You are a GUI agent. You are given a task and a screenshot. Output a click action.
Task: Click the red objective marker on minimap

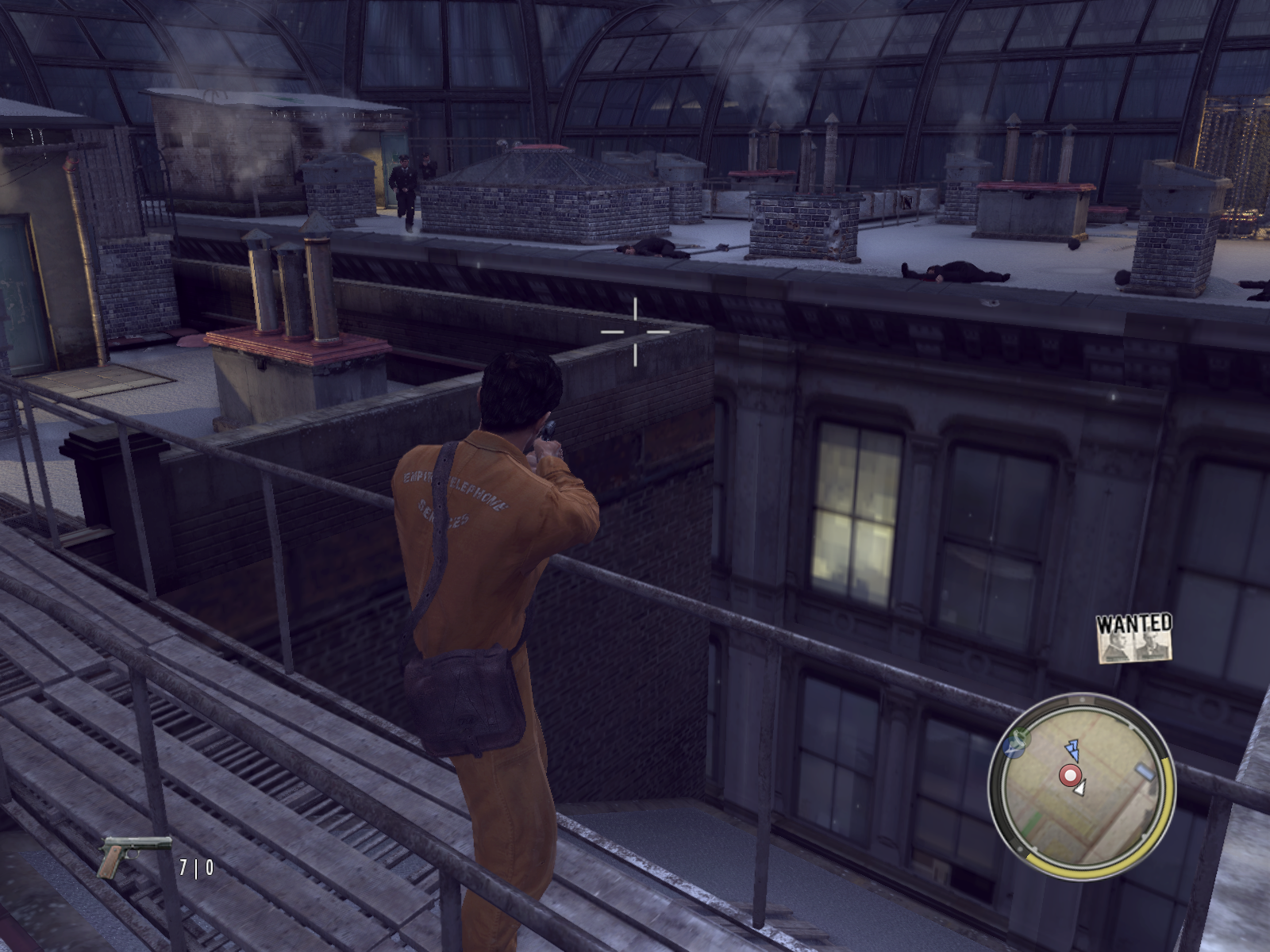[1071, 775]
